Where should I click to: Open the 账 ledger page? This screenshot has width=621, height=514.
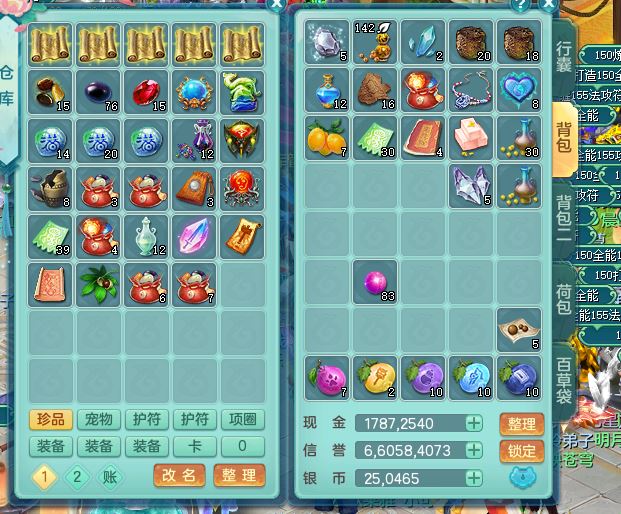[110, 477]
